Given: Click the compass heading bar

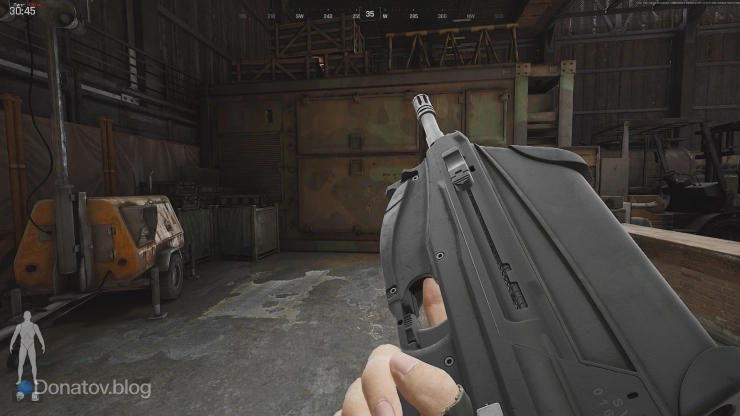Looking at the screenshot, I should 370,15.
